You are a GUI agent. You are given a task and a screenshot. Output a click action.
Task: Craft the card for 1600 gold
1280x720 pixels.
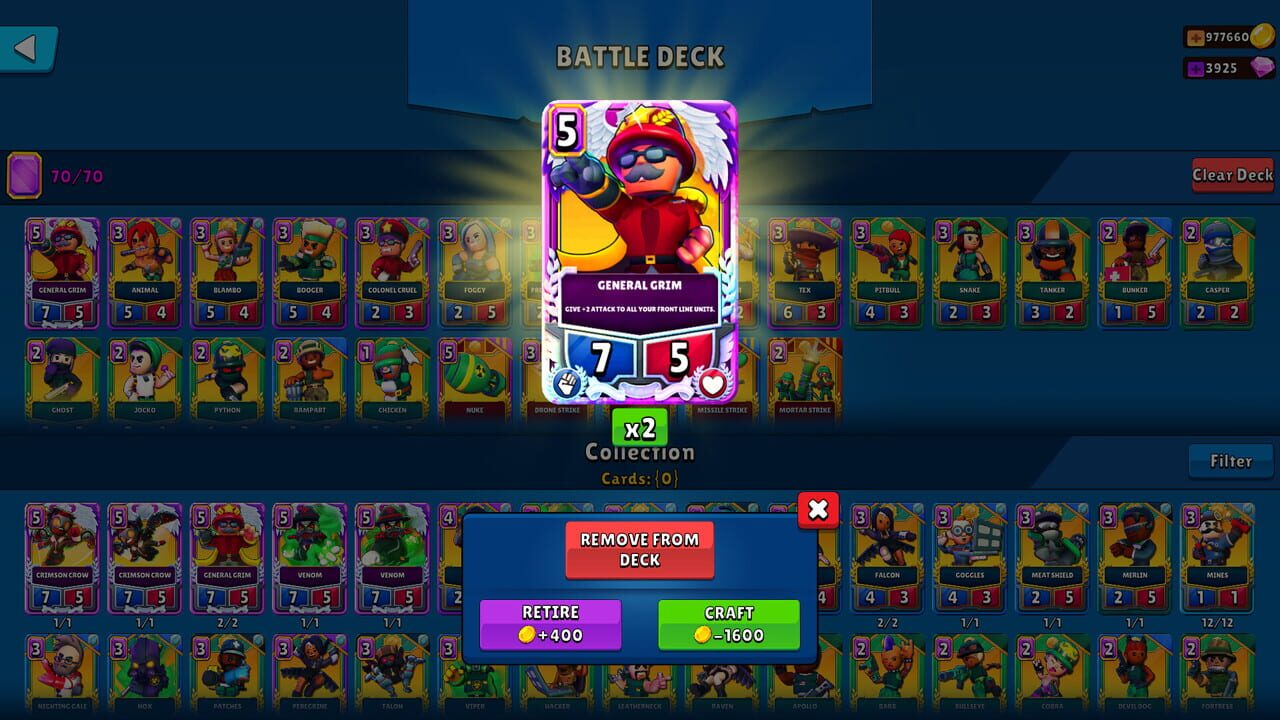pos(727,621)
